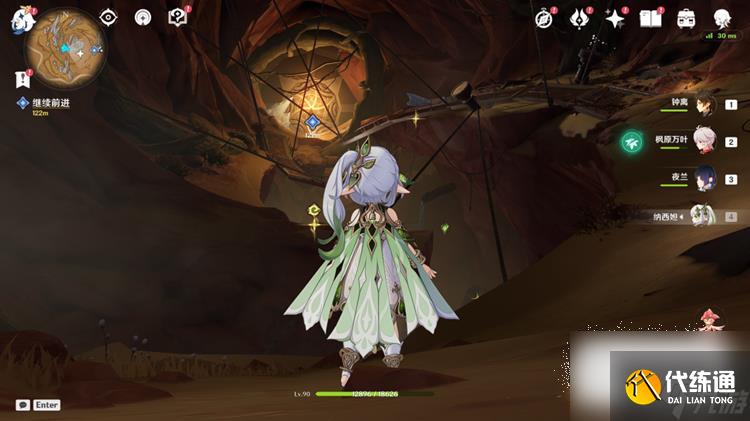This screenshot has width=750, height=421.
Task: Open the wireless signal co-op icon
Action: (x=143, y=18)
